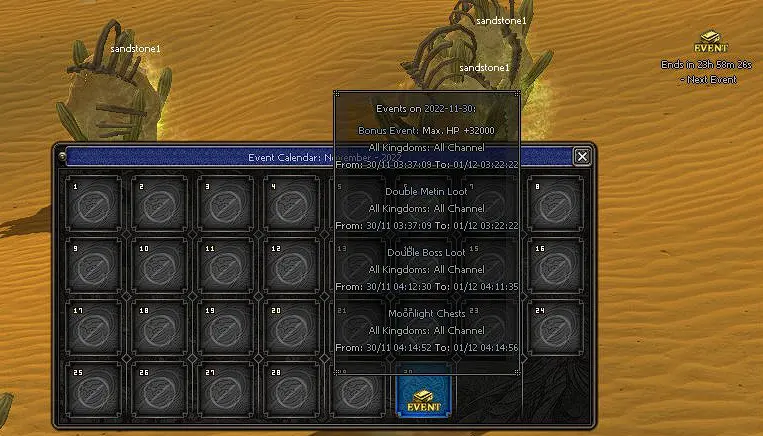Viewport: 763px width, 436px height.
Task: Select day 28 cell
Action: click(x=291, y=390)
